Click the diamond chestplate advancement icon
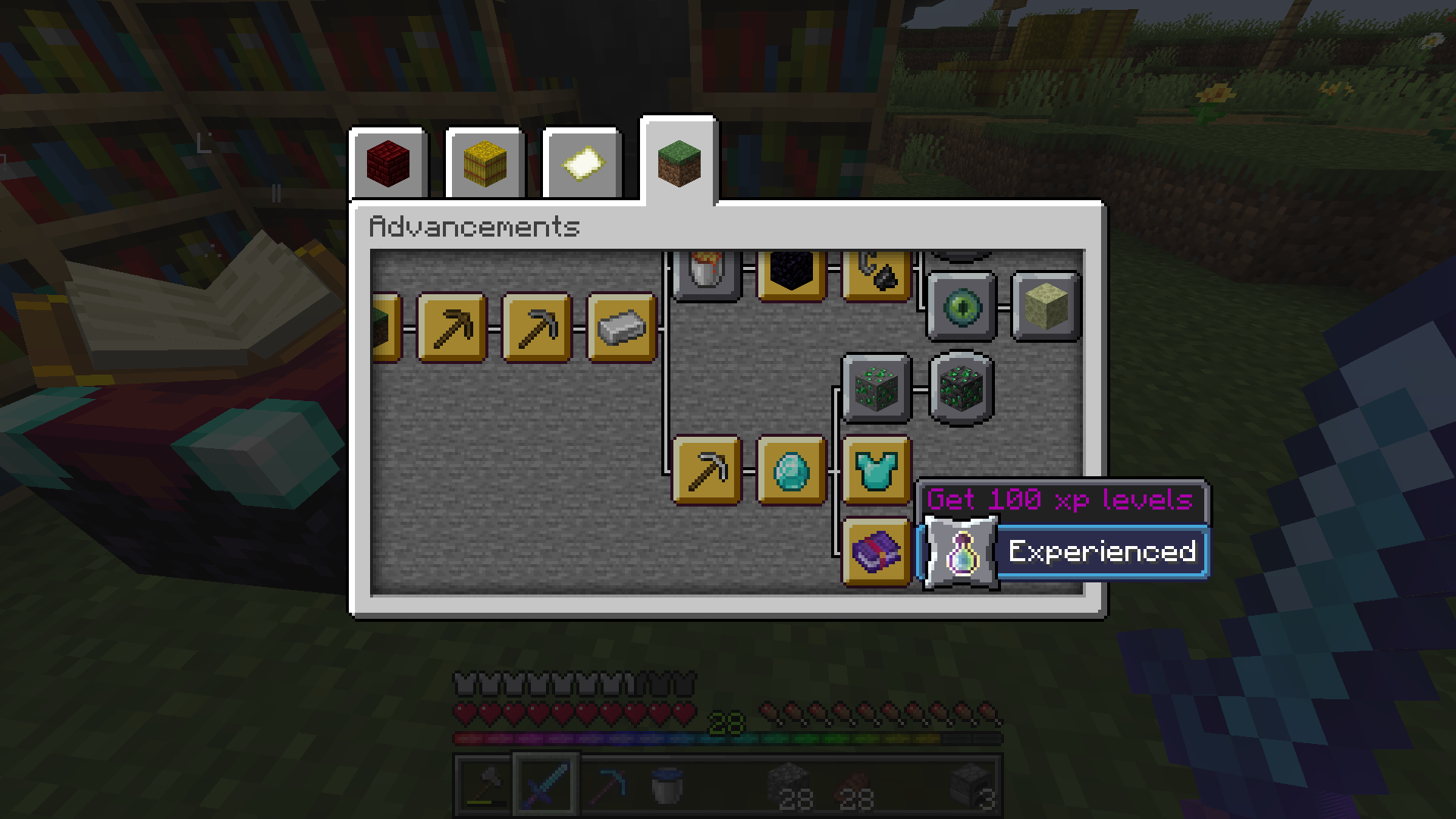Image resolution: width=1456 pixels, height=819 pixels. pyautogui.click(x=876, y=470)
